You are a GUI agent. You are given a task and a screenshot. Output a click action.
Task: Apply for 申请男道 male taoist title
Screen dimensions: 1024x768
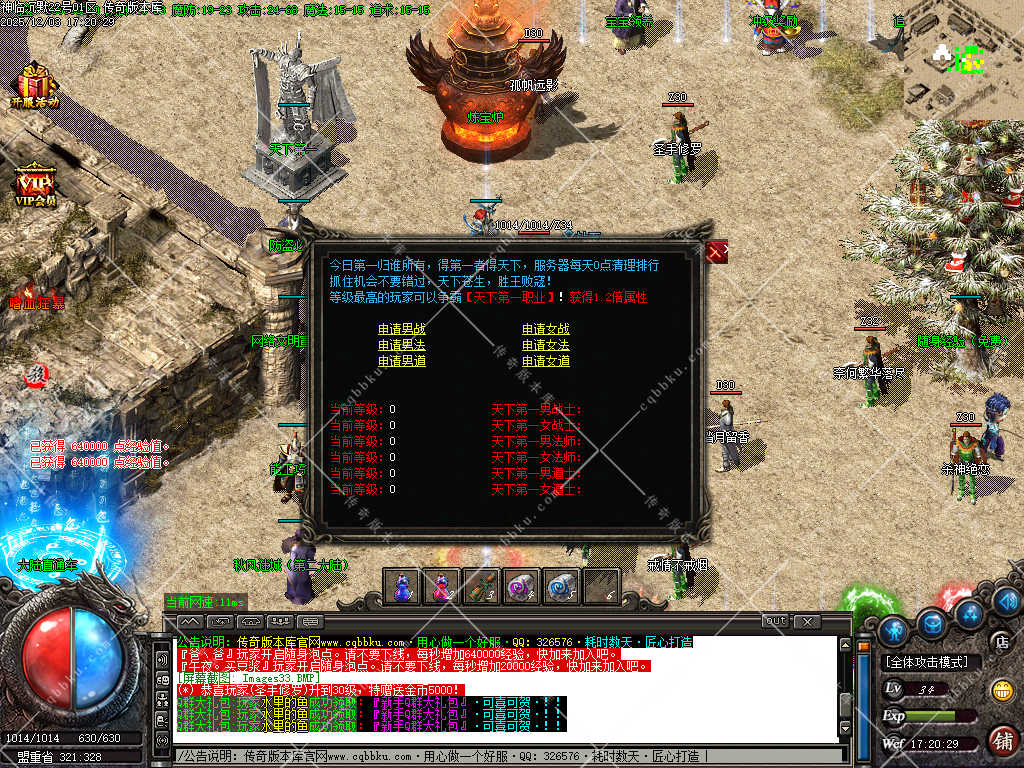[x=401, y=361]
